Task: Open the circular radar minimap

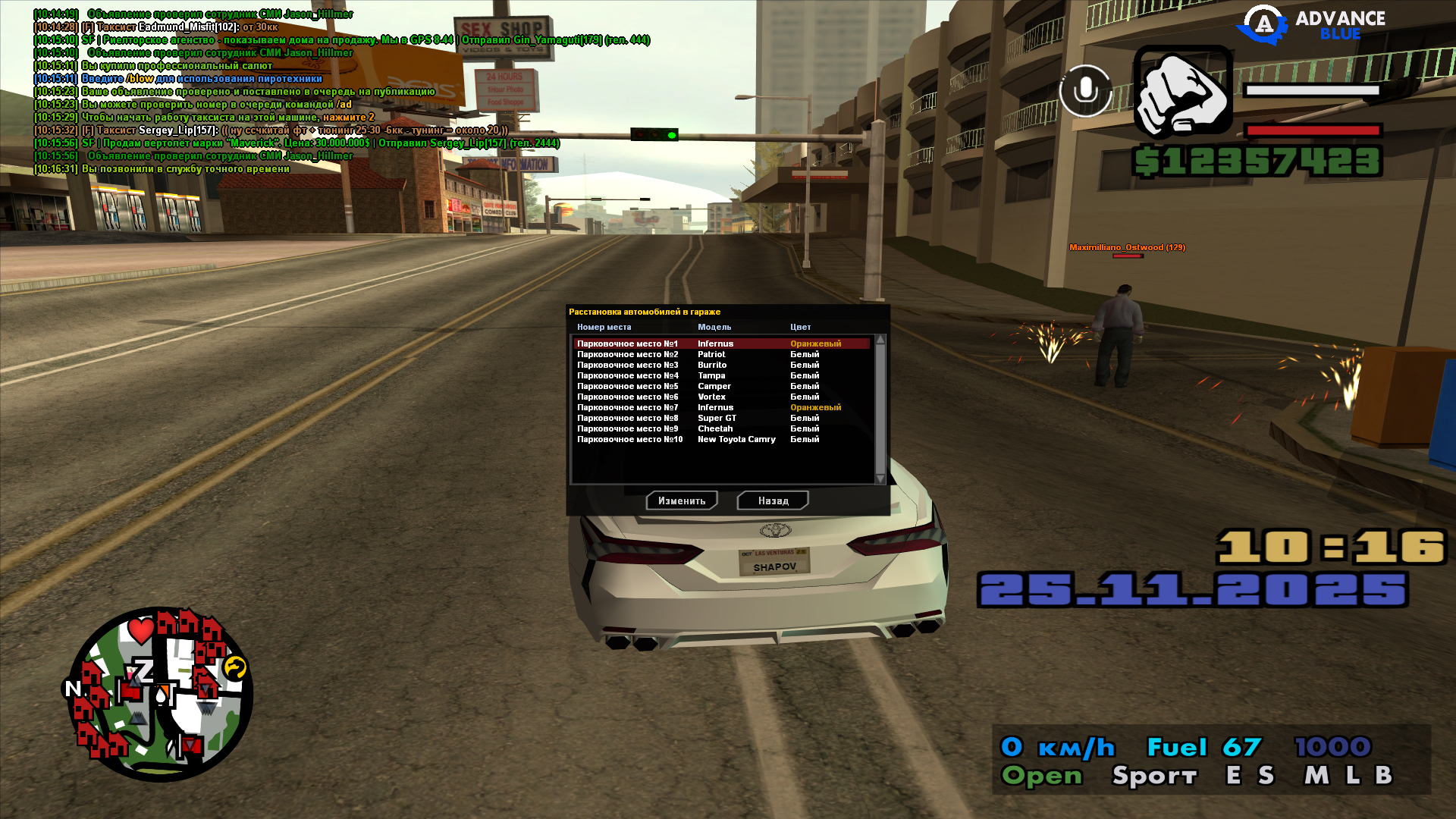Action: [159, 694]
